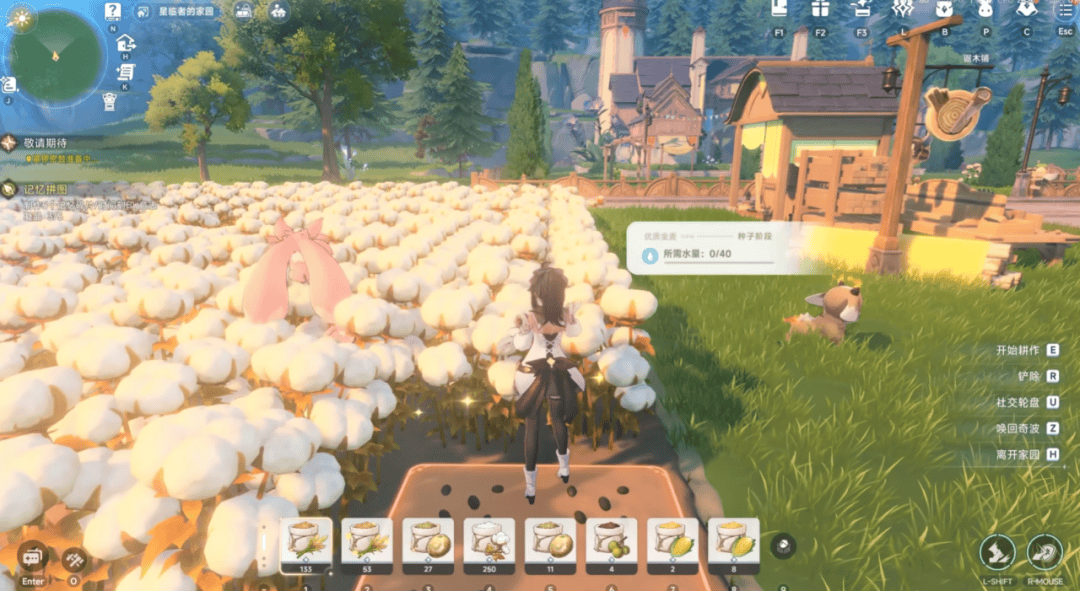Choose the seed bag showing 53
Image resolution: width=1080 pixels, height=591 pixels.
(367, 541)
